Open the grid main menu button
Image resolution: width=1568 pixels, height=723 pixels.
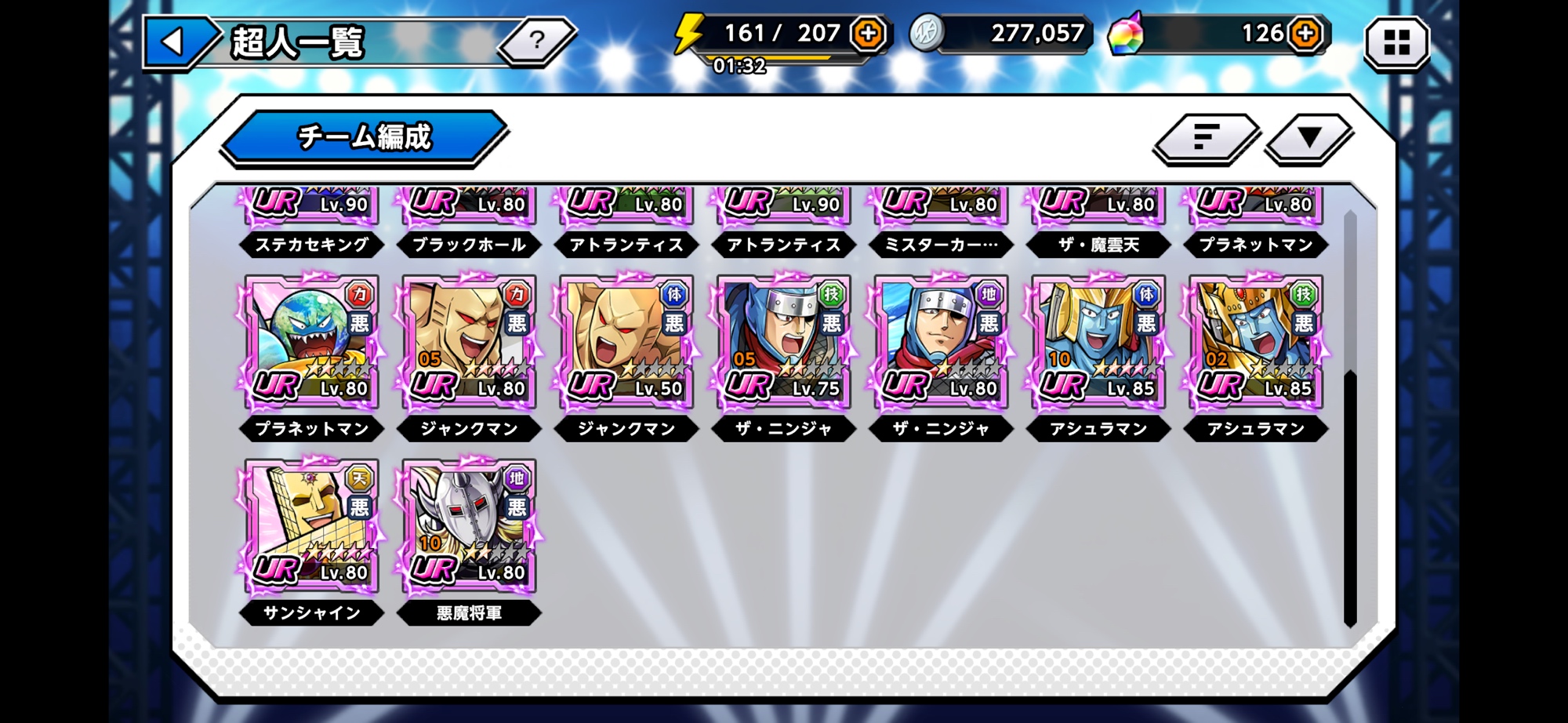[1396, 42]
